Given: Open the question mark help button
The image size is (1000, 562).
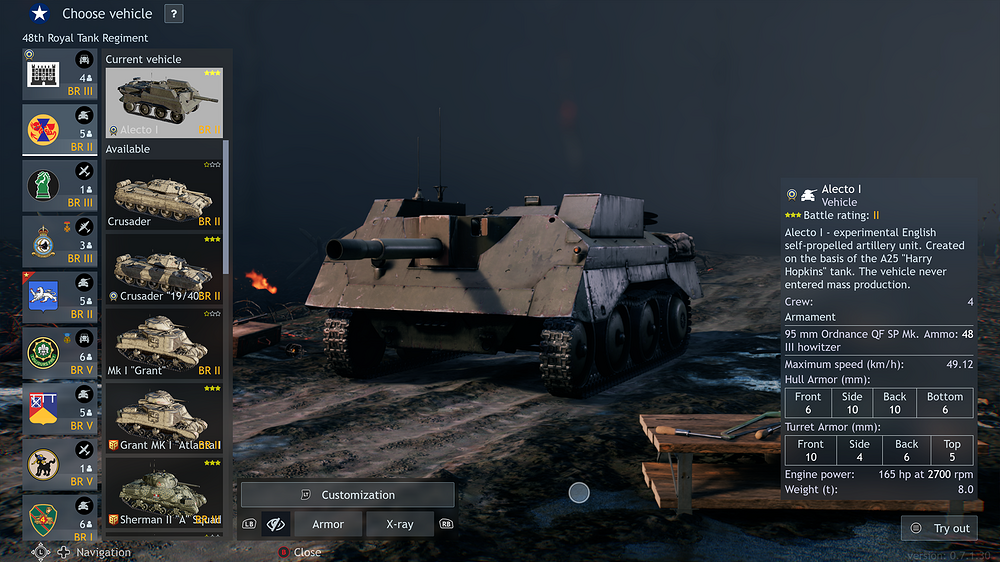Looking at the screenshot, I should [174, 14].
